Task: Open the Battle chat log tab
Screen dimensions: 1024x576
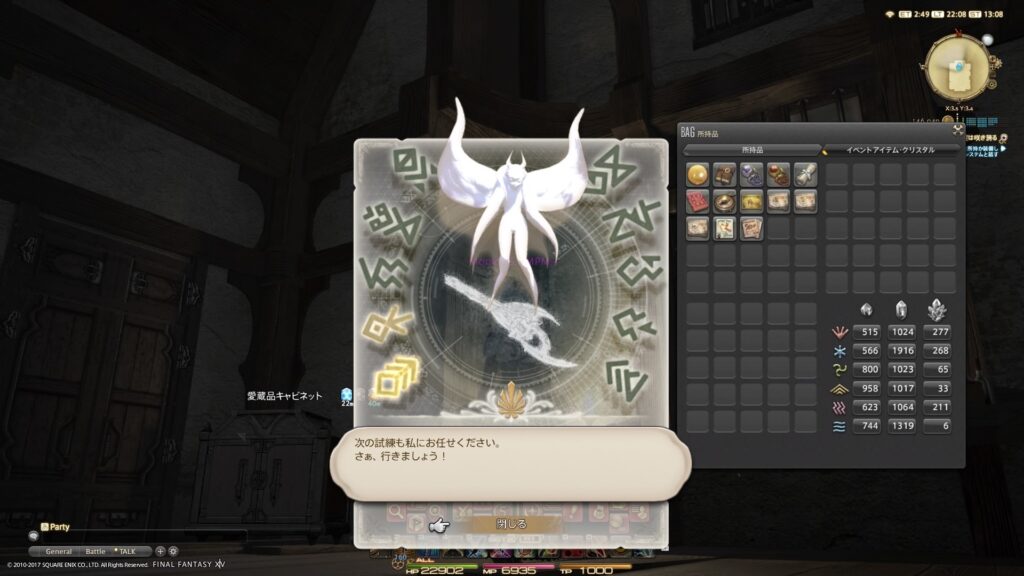Action: tap(95, 551)
